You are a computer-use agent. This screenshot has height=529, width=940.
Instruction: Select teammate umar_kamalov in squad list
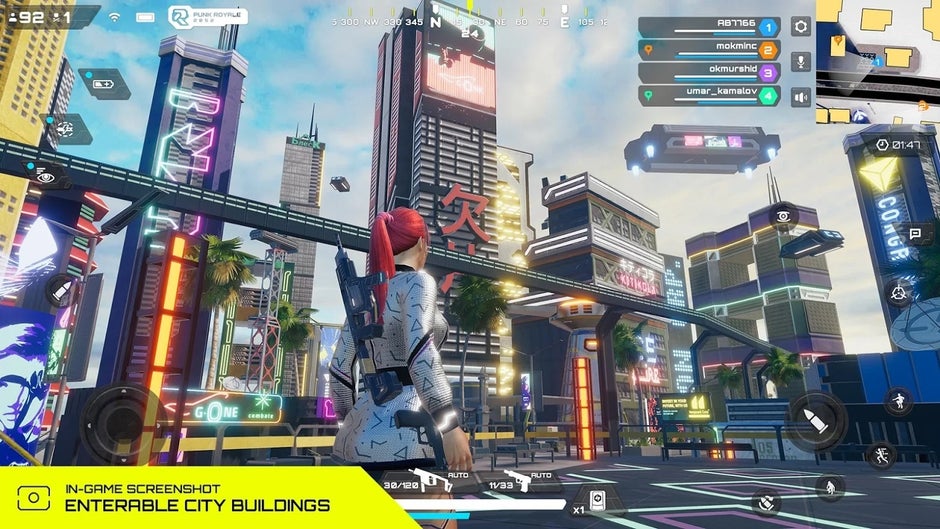pos(708,96)
